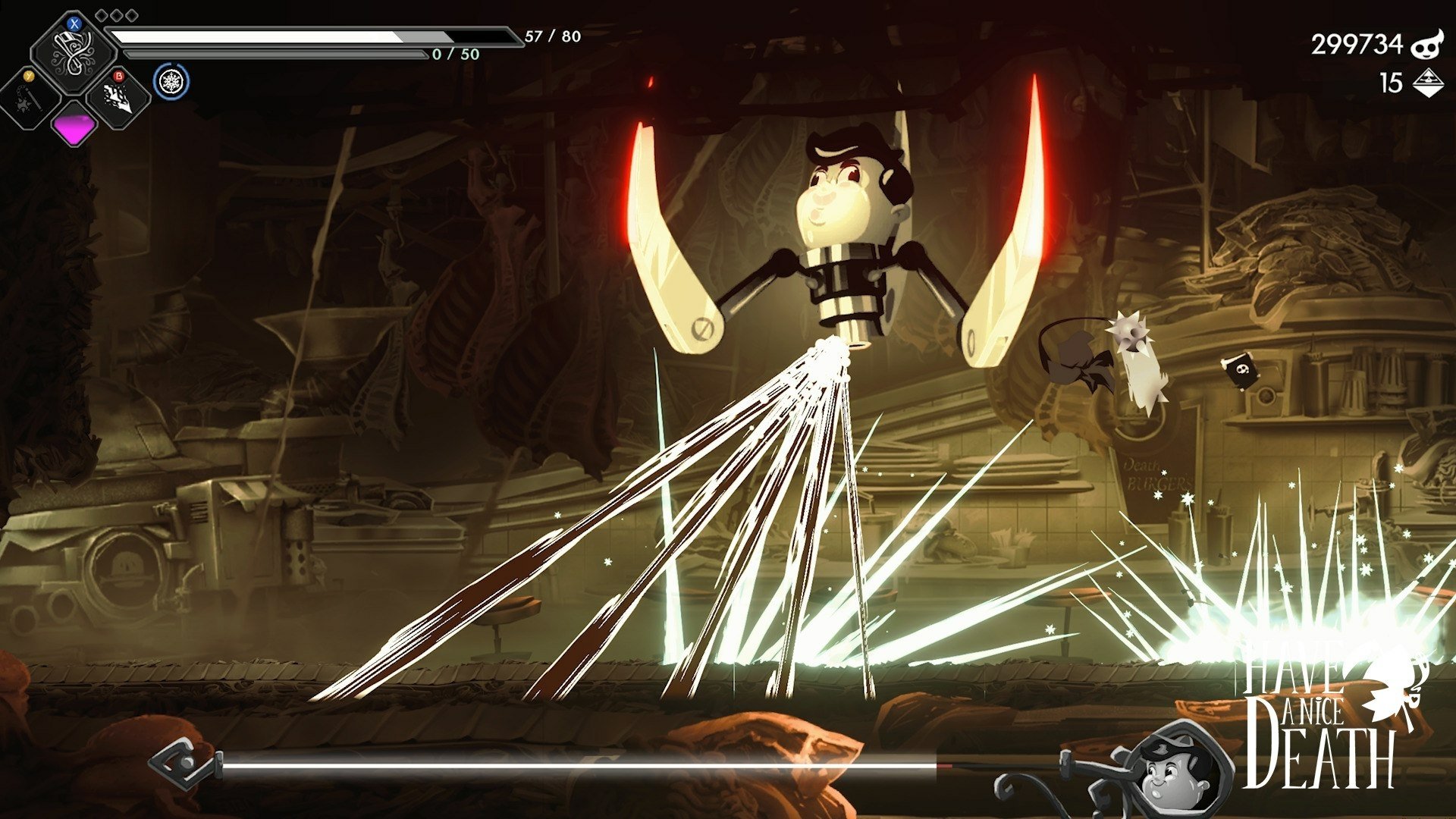
Task: Click the second diamond pip above the health bar
Action: tap(116, 14)
